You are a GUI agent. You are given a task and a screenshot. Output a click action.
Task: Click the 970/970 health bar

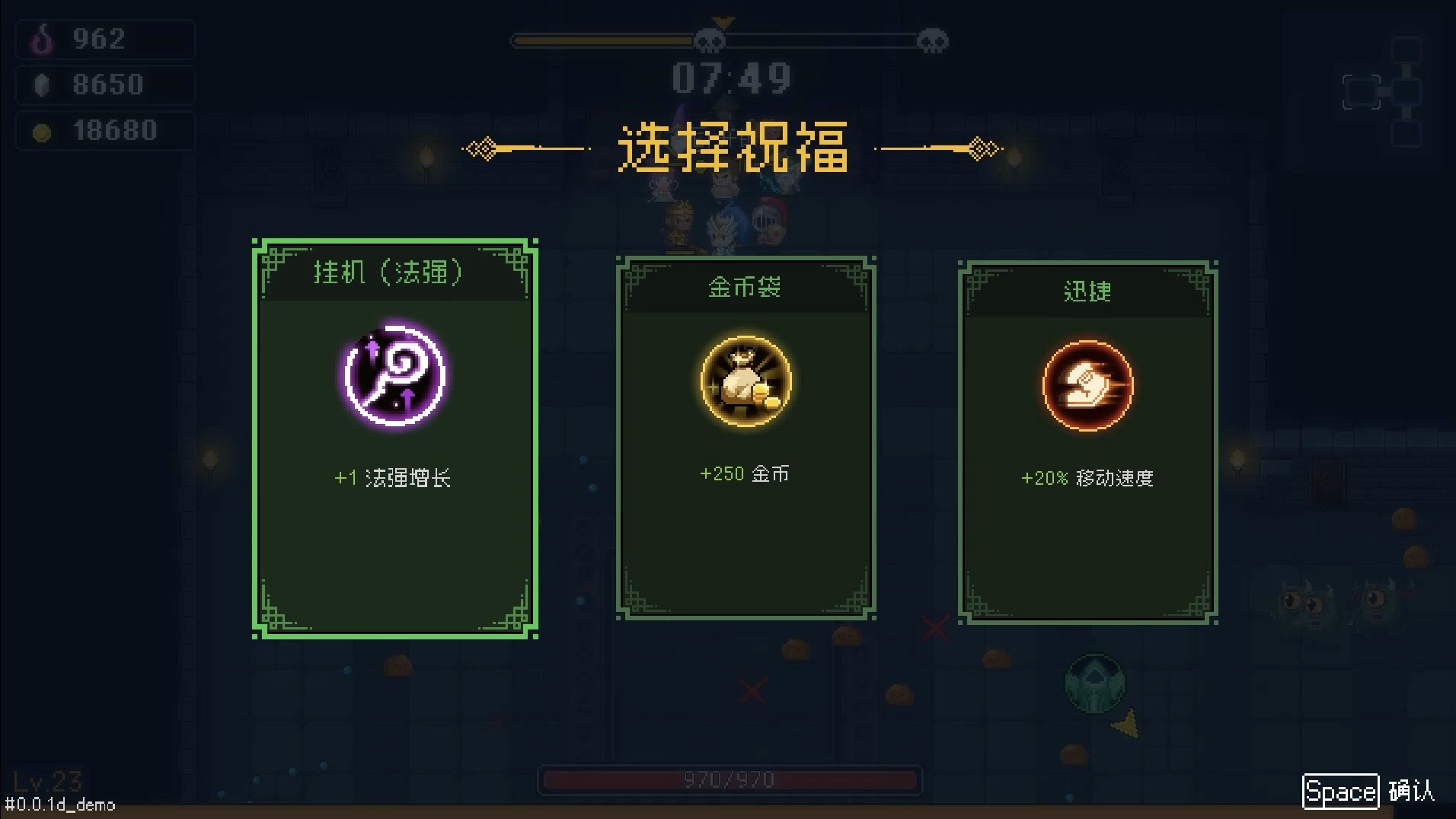[730, 778]
